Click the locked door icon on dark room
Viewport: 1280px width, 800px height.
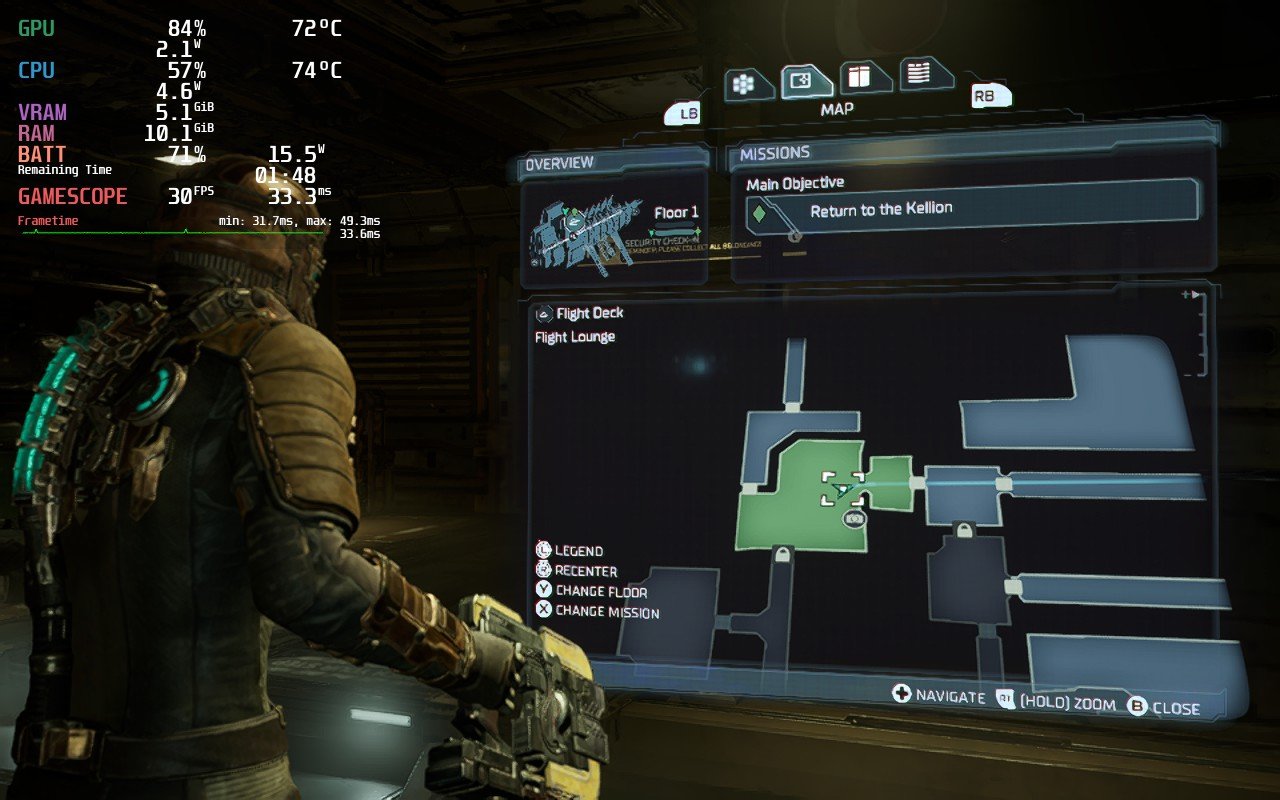click(x=964, y=529)
